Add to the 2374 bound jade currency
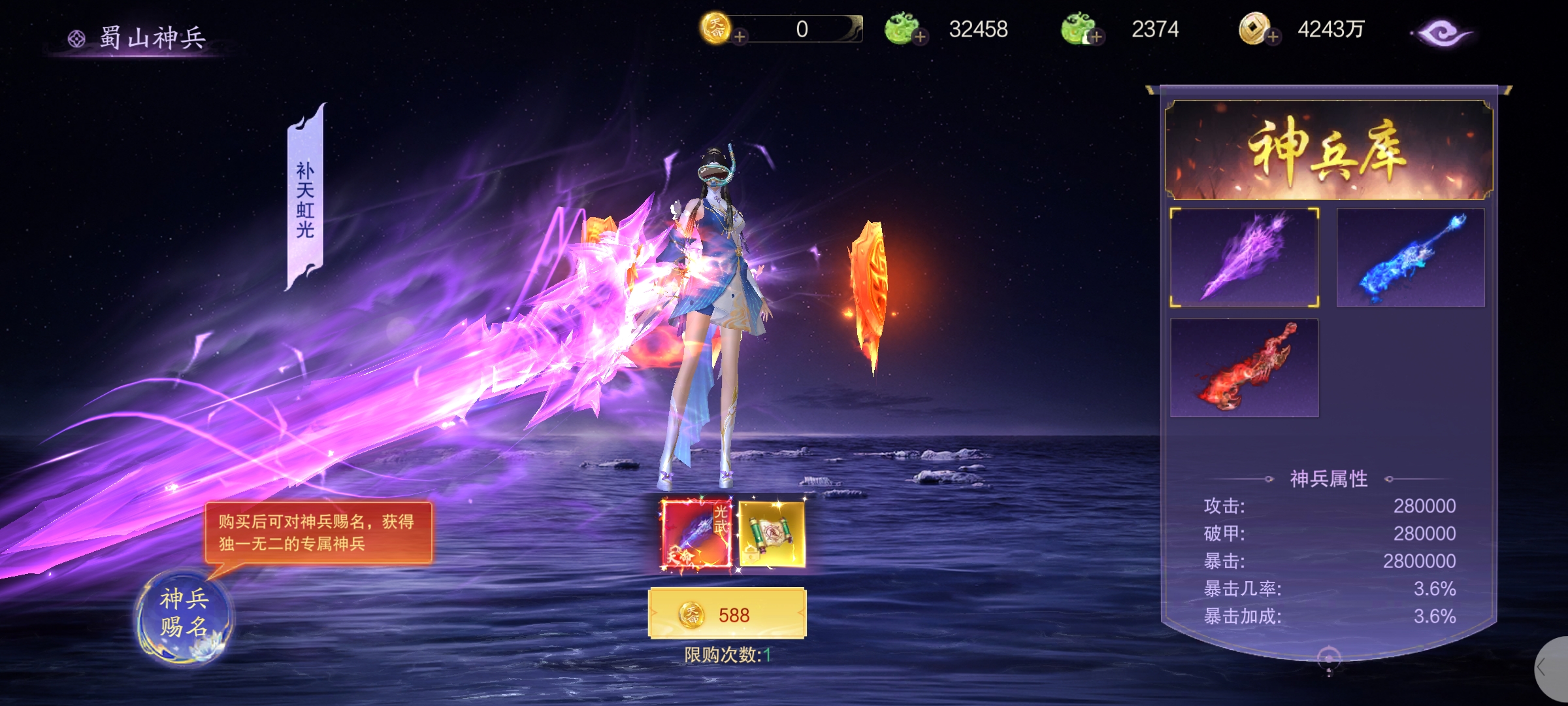This screenshot has height=706, width=1568. 1096,37
